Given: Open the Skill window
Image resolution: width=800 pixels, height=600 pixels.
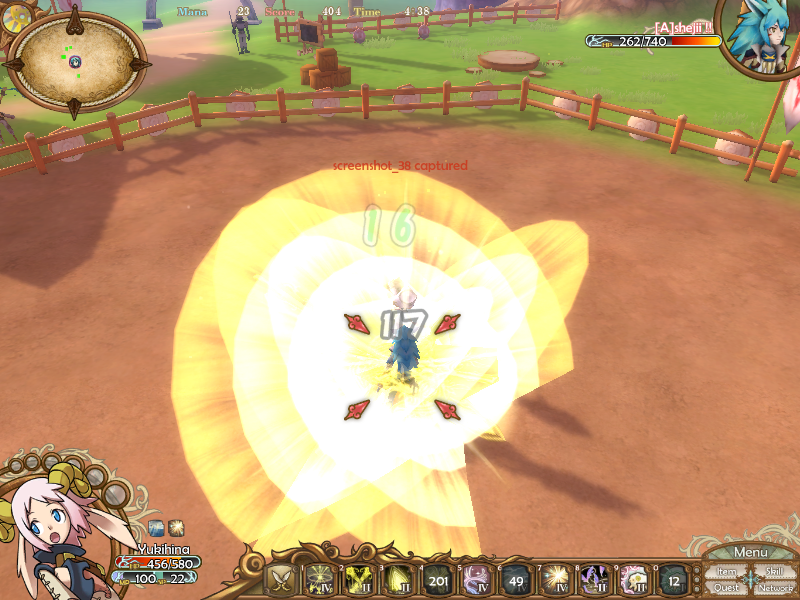Looking at the screenshot, I should (774, 571).
